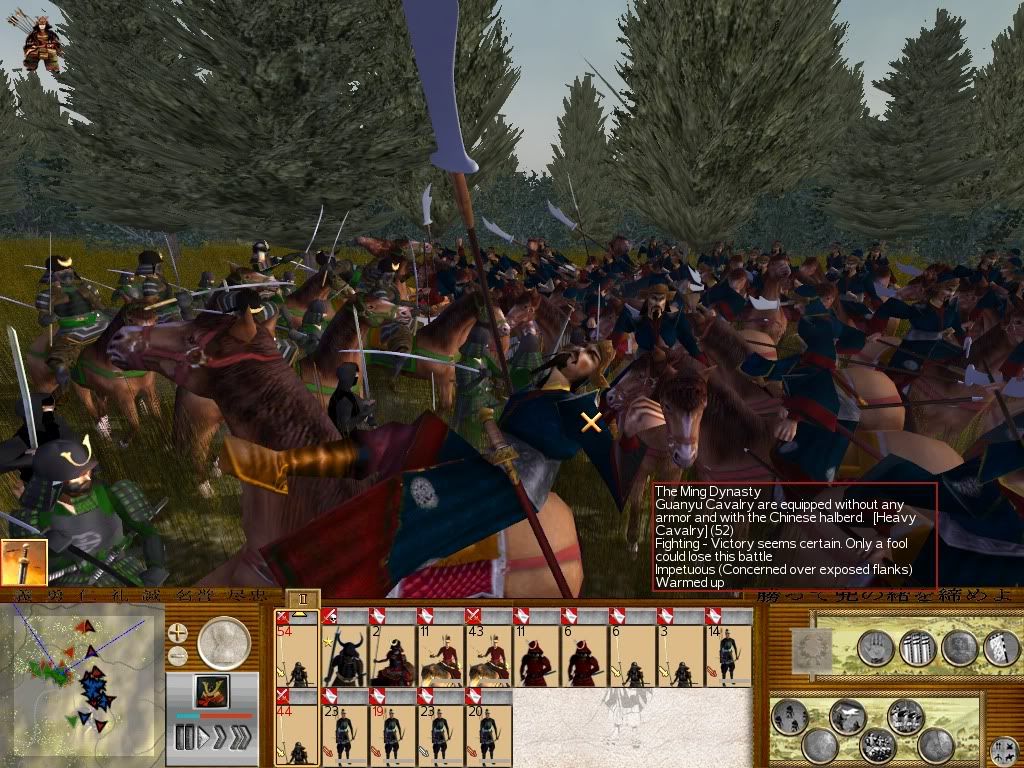
Task: Set battle speed to fast forward
Action: tap(221, 738)
